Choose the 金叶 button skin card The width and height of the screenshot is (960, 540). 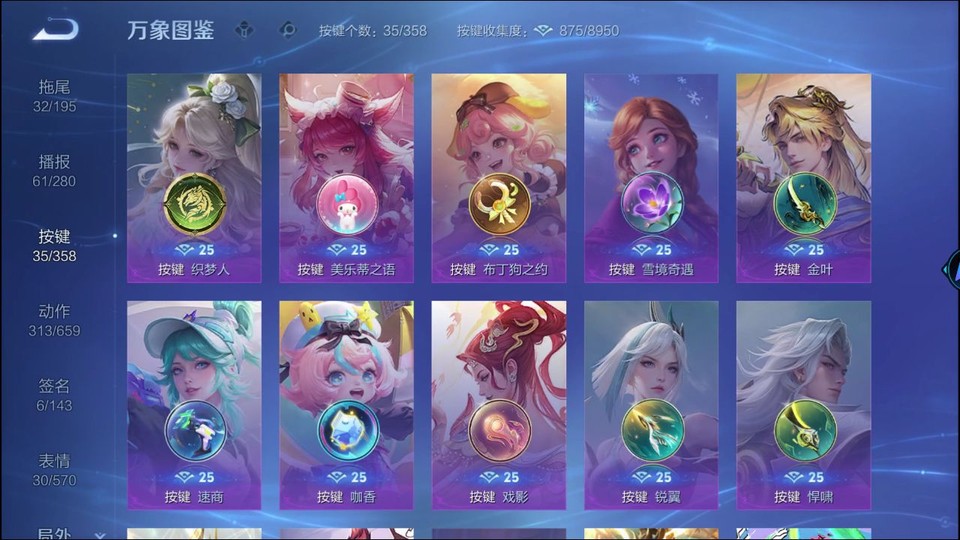[x=803, y=177]
